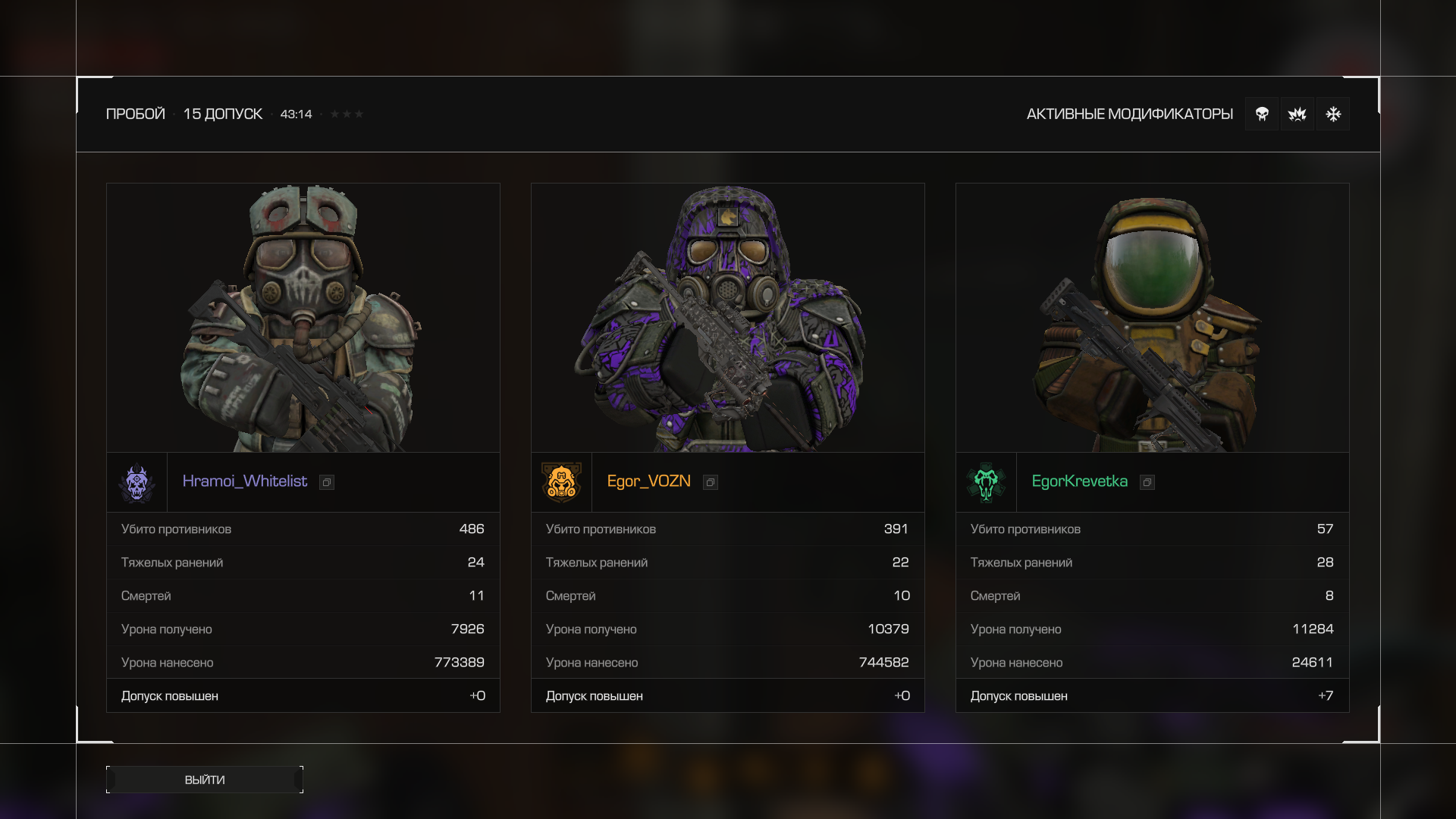Copy EgorKrevetka's player name
Viewport: 1456px width, 819px height.
coord(1147,482)
